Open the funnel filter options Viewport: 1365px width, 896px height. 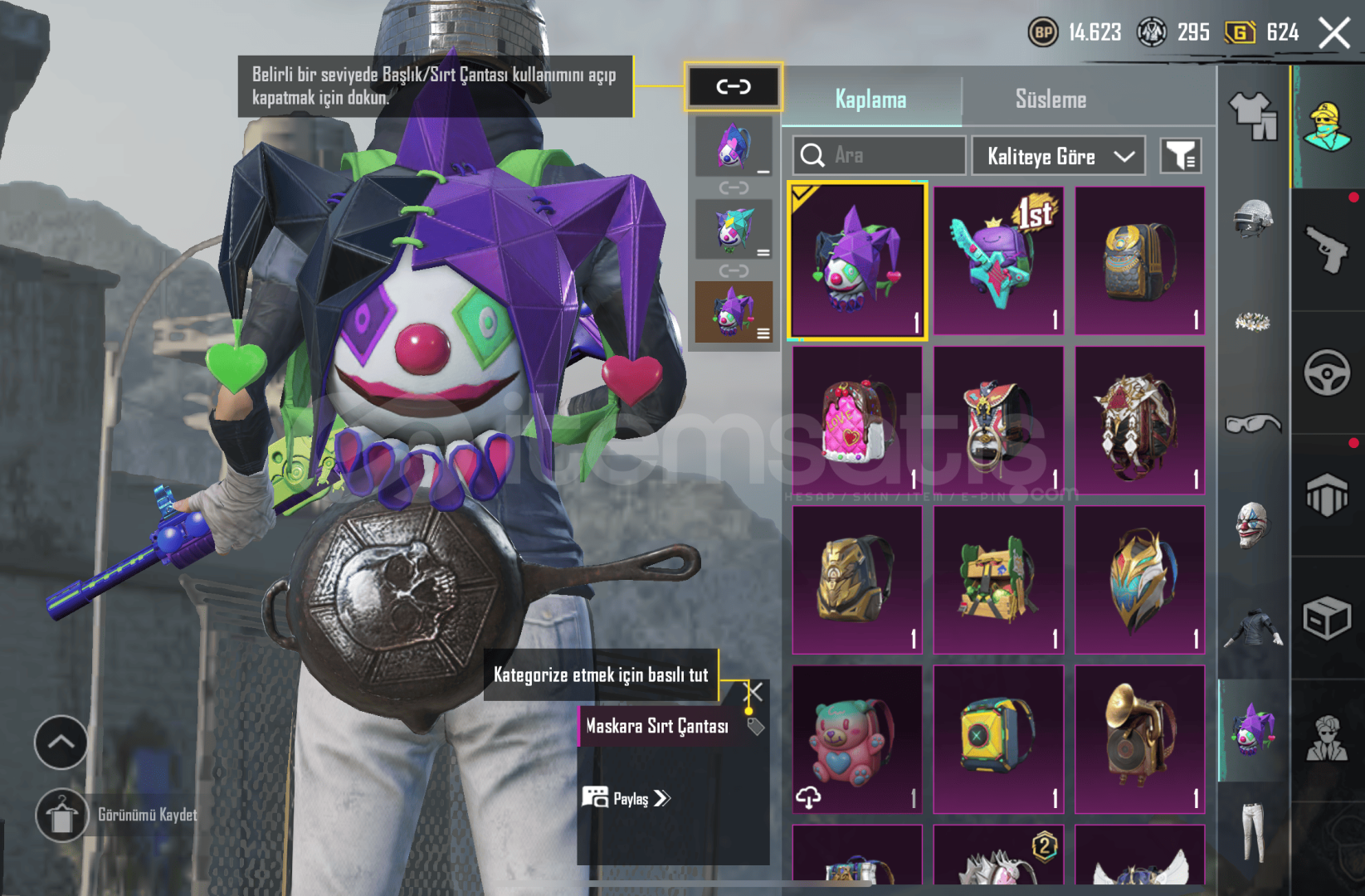1180,156
